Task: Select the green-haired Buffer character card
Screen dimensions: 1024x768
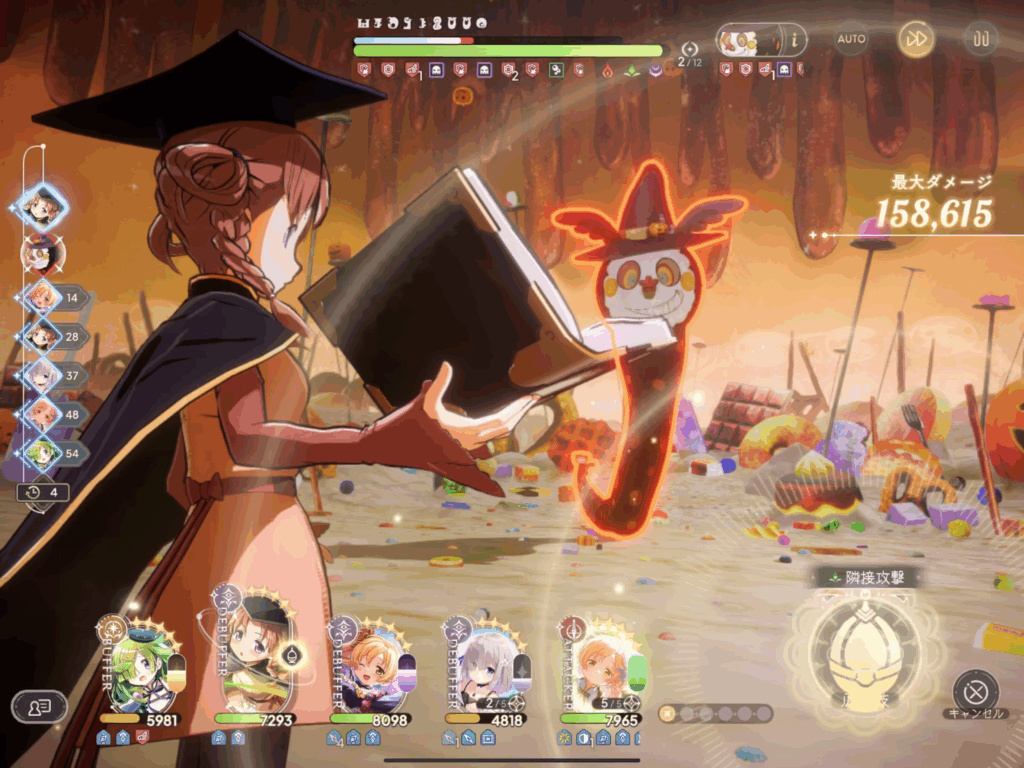Action: pyautogui.click(x=143, y=667)
